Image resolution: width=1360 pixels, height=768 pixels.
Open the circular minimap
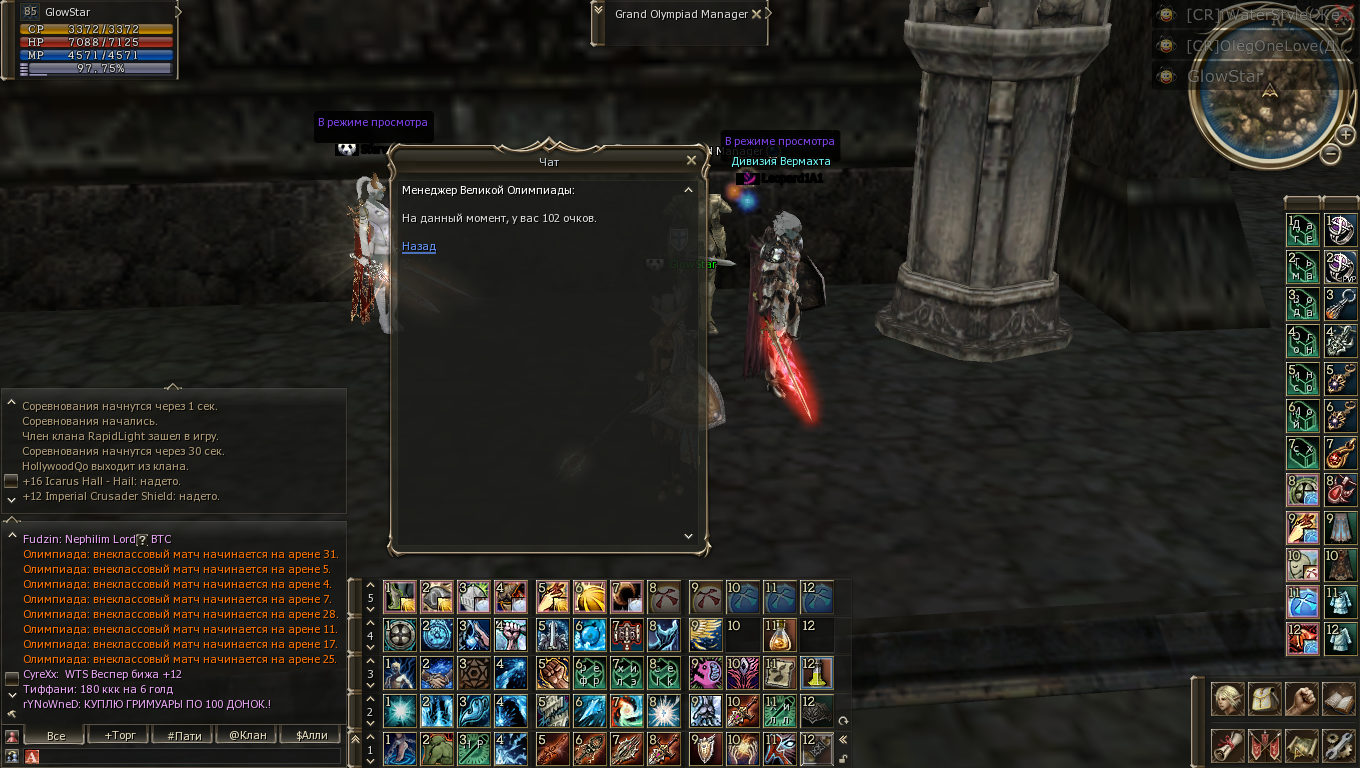[1270, 90]
